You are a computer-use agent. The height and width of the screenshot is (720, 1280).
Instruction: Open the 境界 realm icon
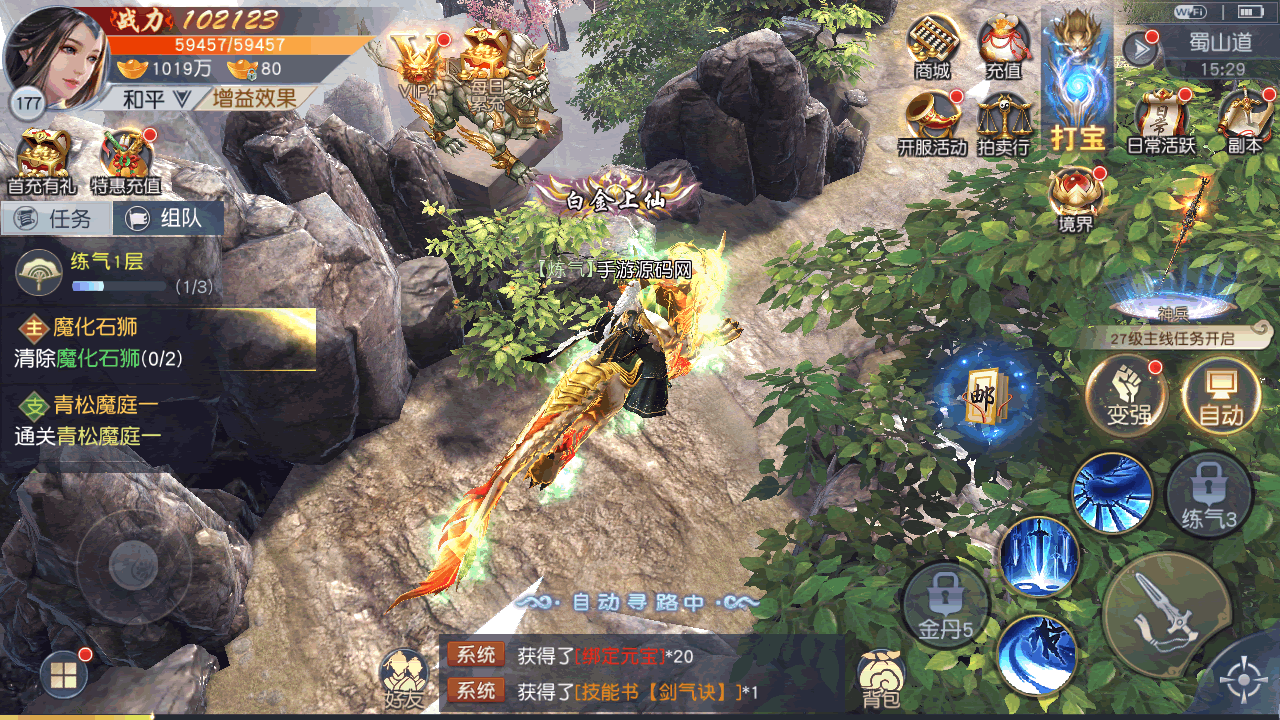click(1075, 197)
